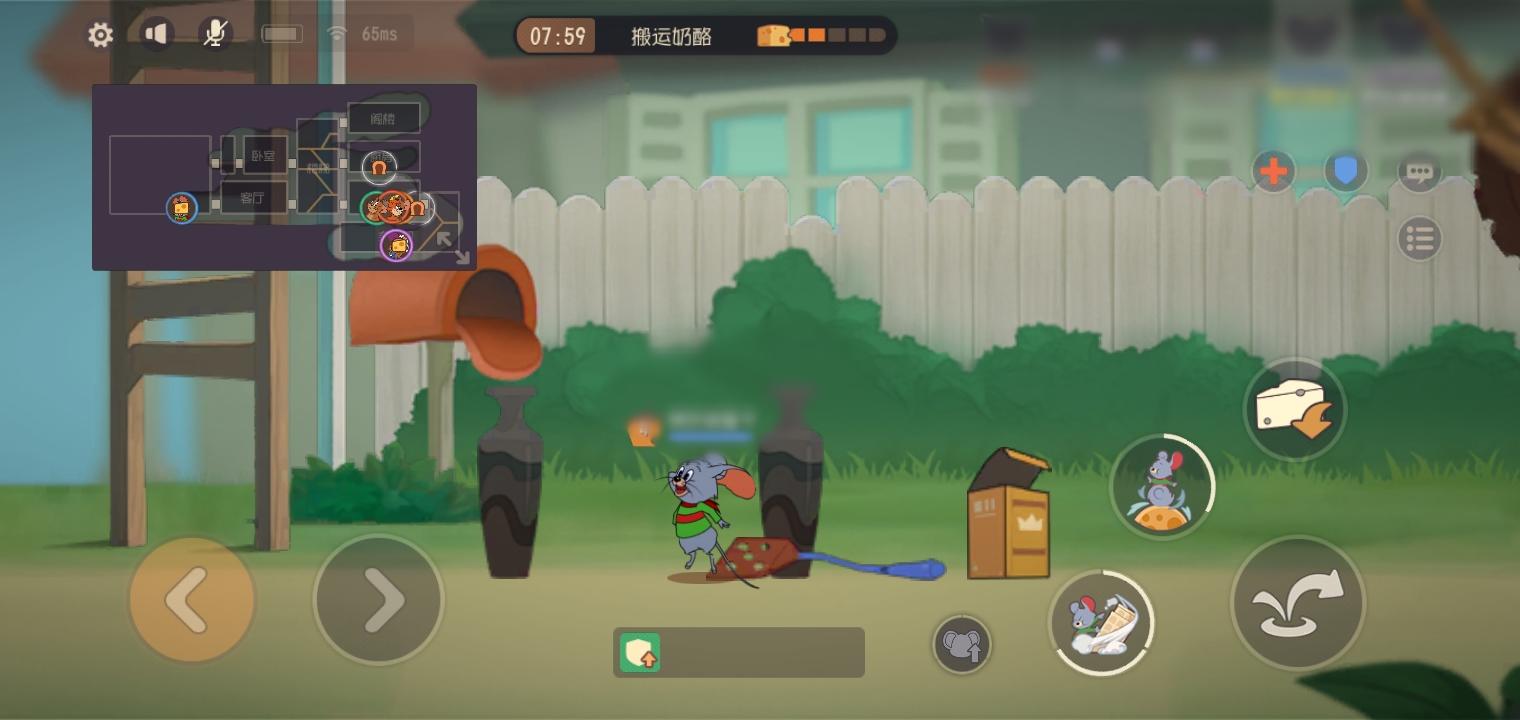
Task: Tap the left movement arrow
Action: click(x=192, y=599)
